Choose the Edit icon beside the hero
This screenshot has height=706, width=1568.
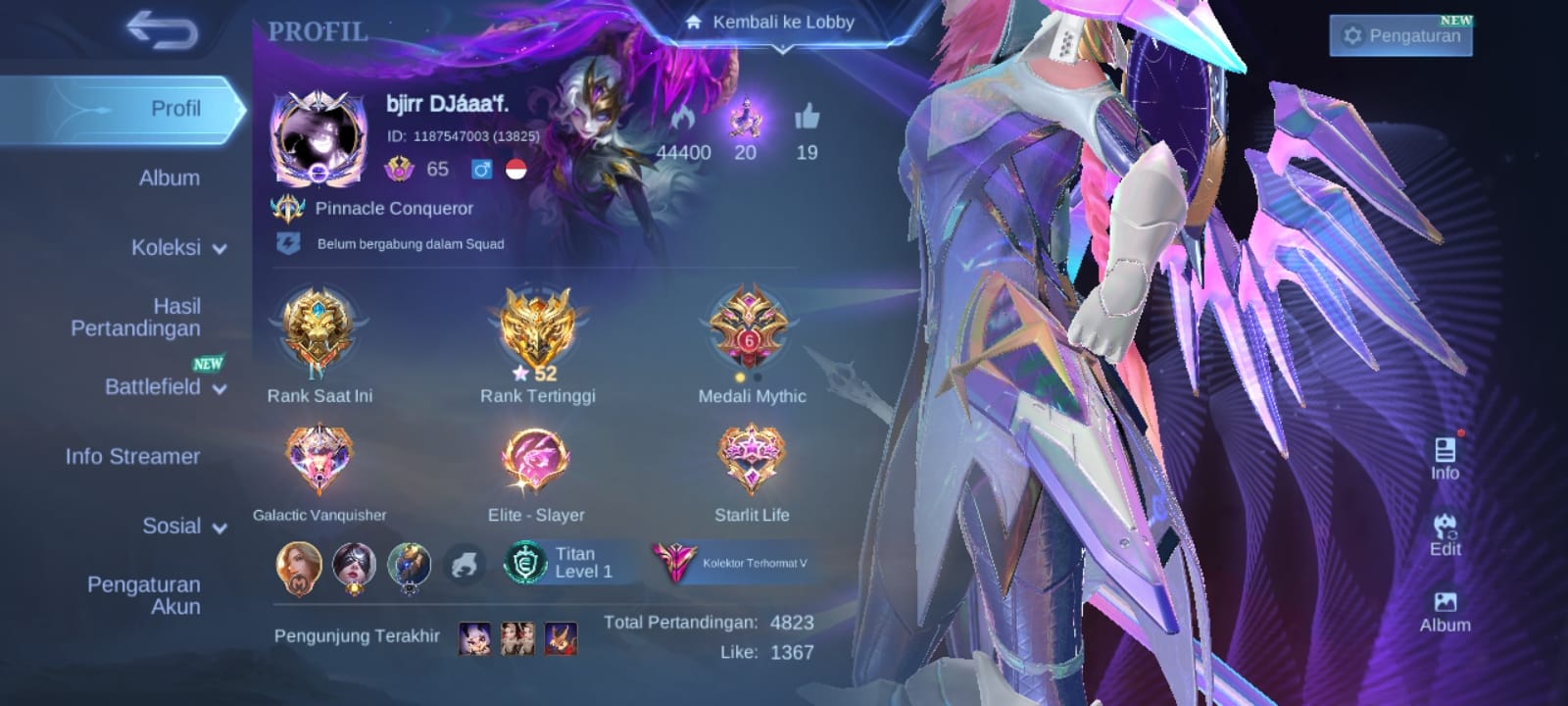coord(1445,534)
